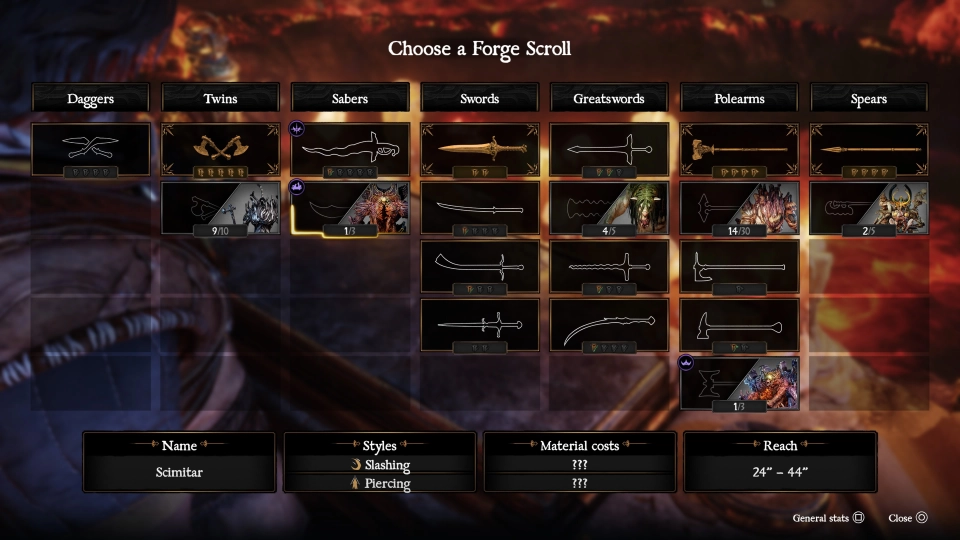The width and height of the screenshot is (960, 540).
Task: Open the Spears category header
Action: point(869,98)
